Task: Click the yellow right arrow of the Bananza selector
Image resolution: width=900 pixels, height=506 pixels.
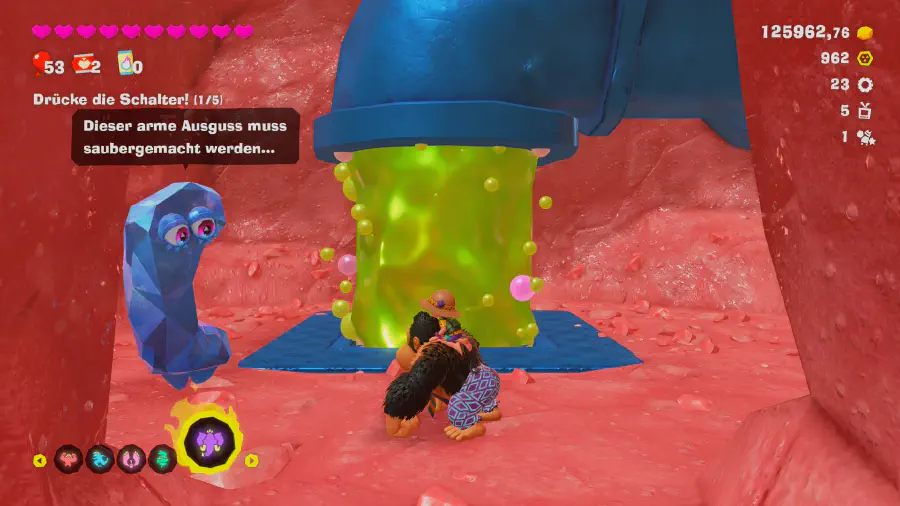Action: pyautogui.click(x=252, y=461)
